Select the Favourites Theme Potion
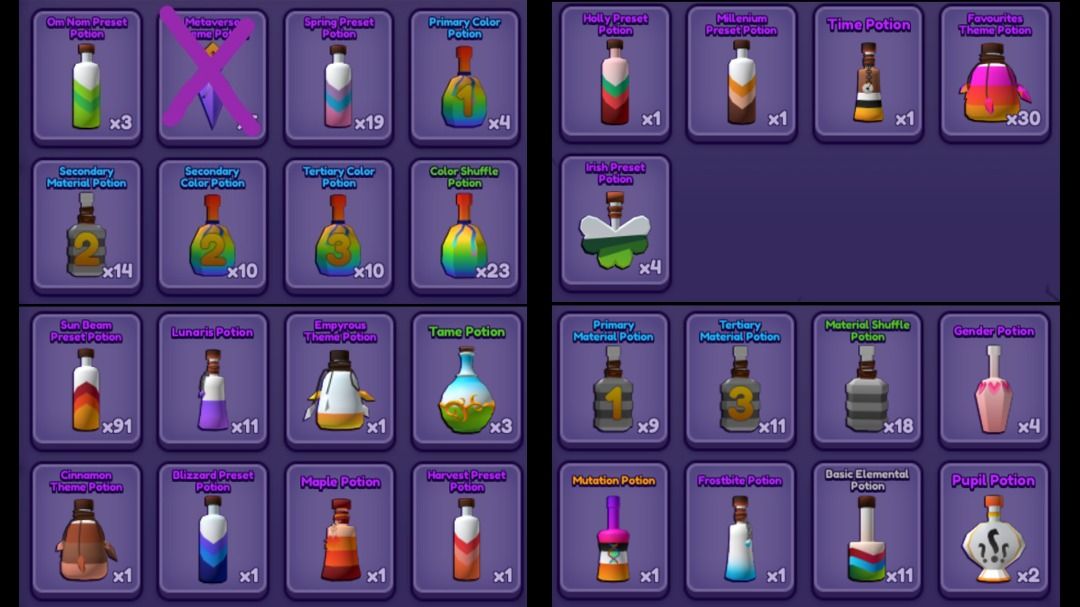The height and width of the screenshot is (607, 1080). (x=995, y=74)
